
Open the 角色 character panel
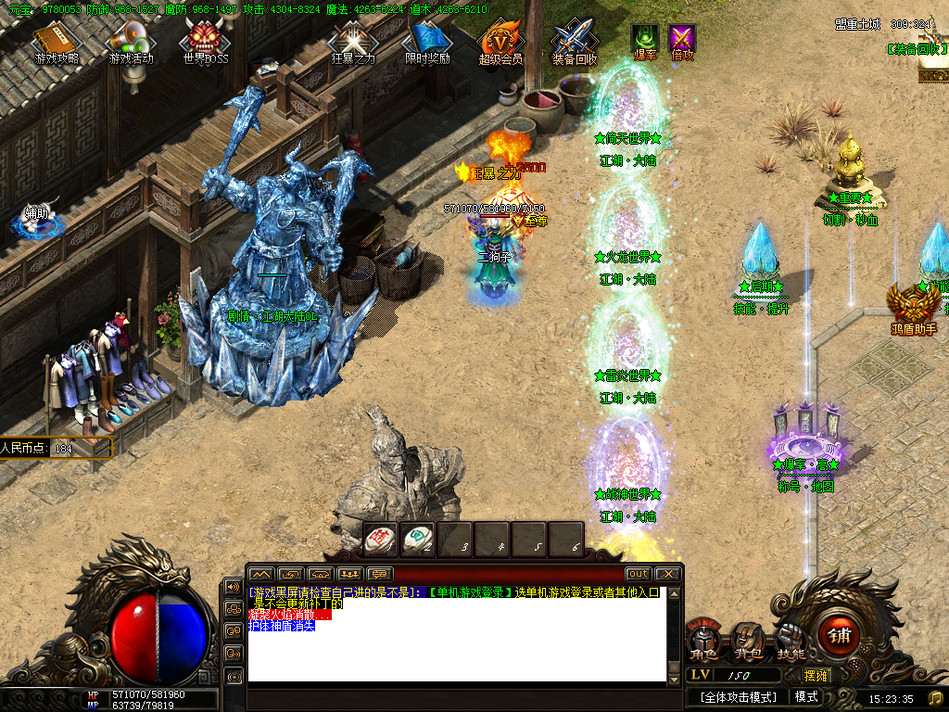click(x=703, y=641)
